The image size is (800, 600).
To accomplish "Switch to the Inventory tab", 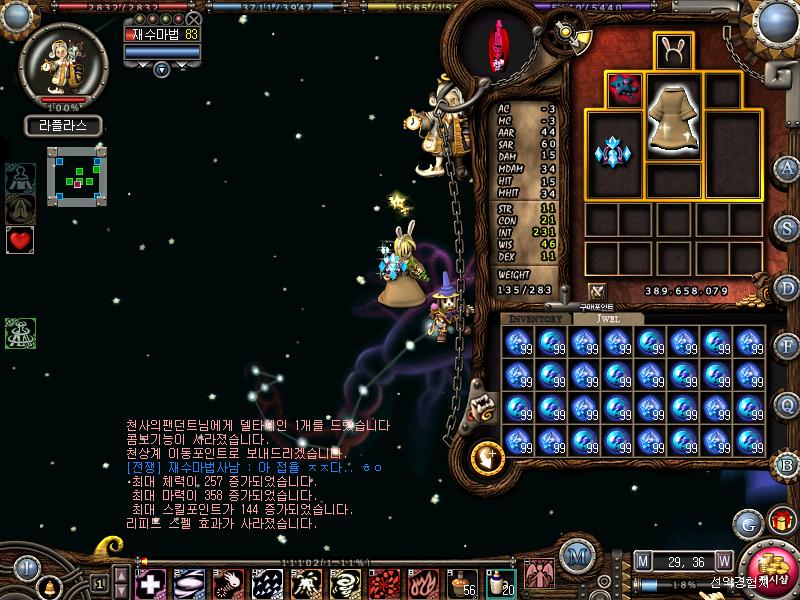I will (x=535, y=318).
